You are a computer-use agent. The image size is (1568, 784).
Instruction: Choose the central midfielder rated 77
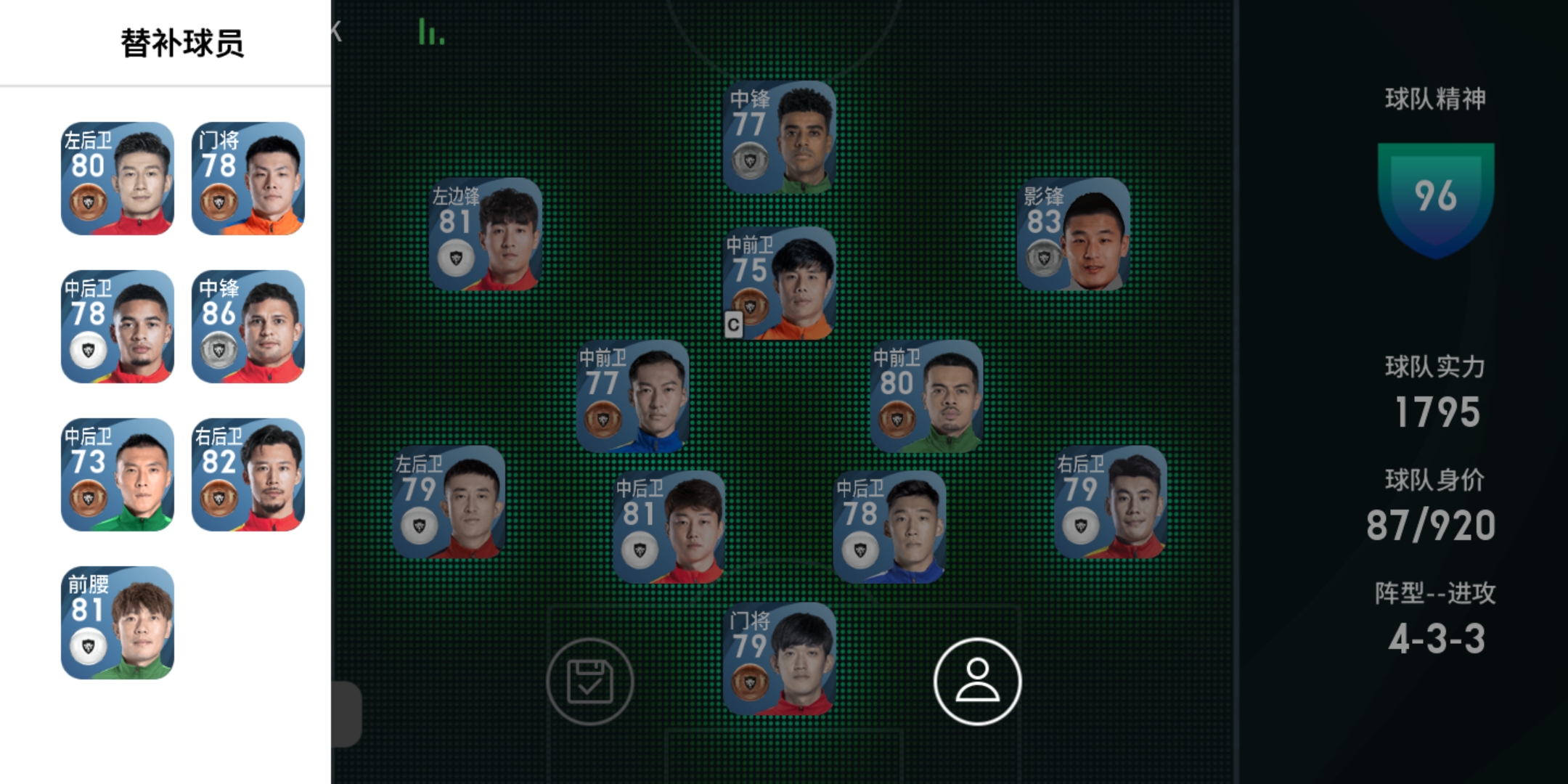tap(633, 396)
